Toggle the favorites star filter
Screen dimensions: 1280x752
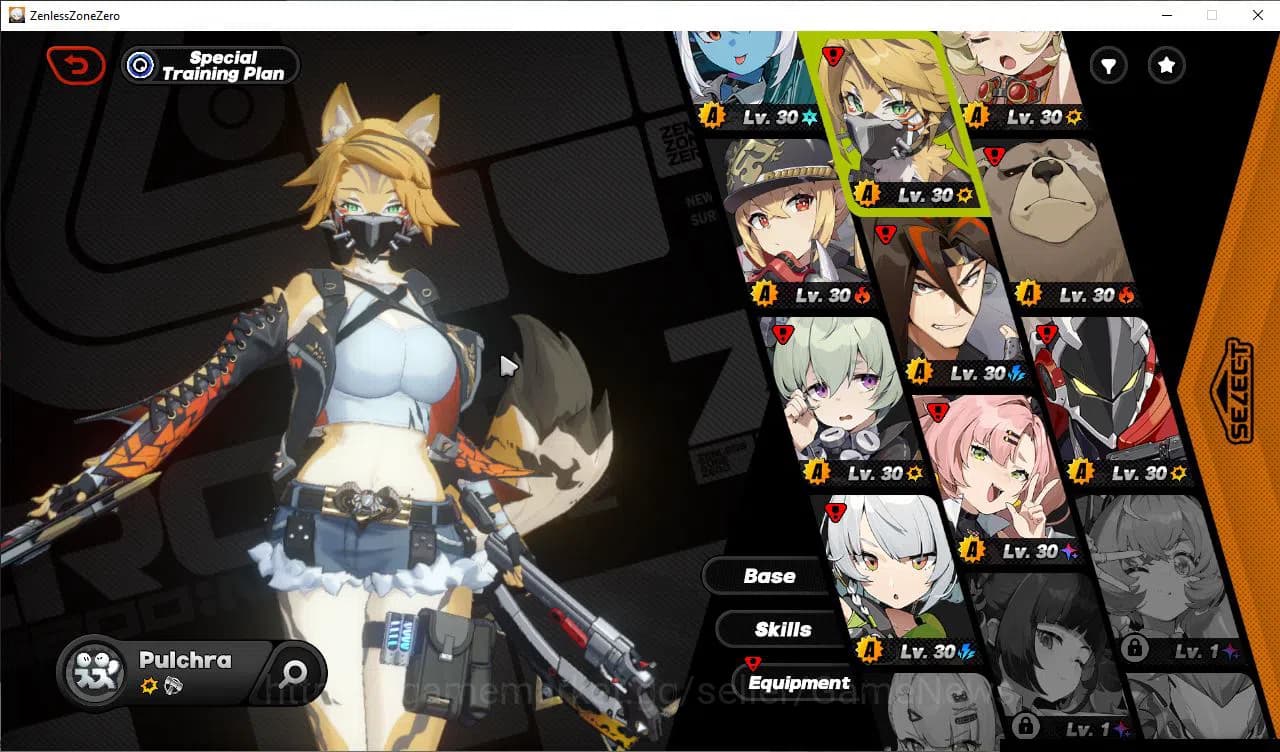click(x=1165, y=65)
